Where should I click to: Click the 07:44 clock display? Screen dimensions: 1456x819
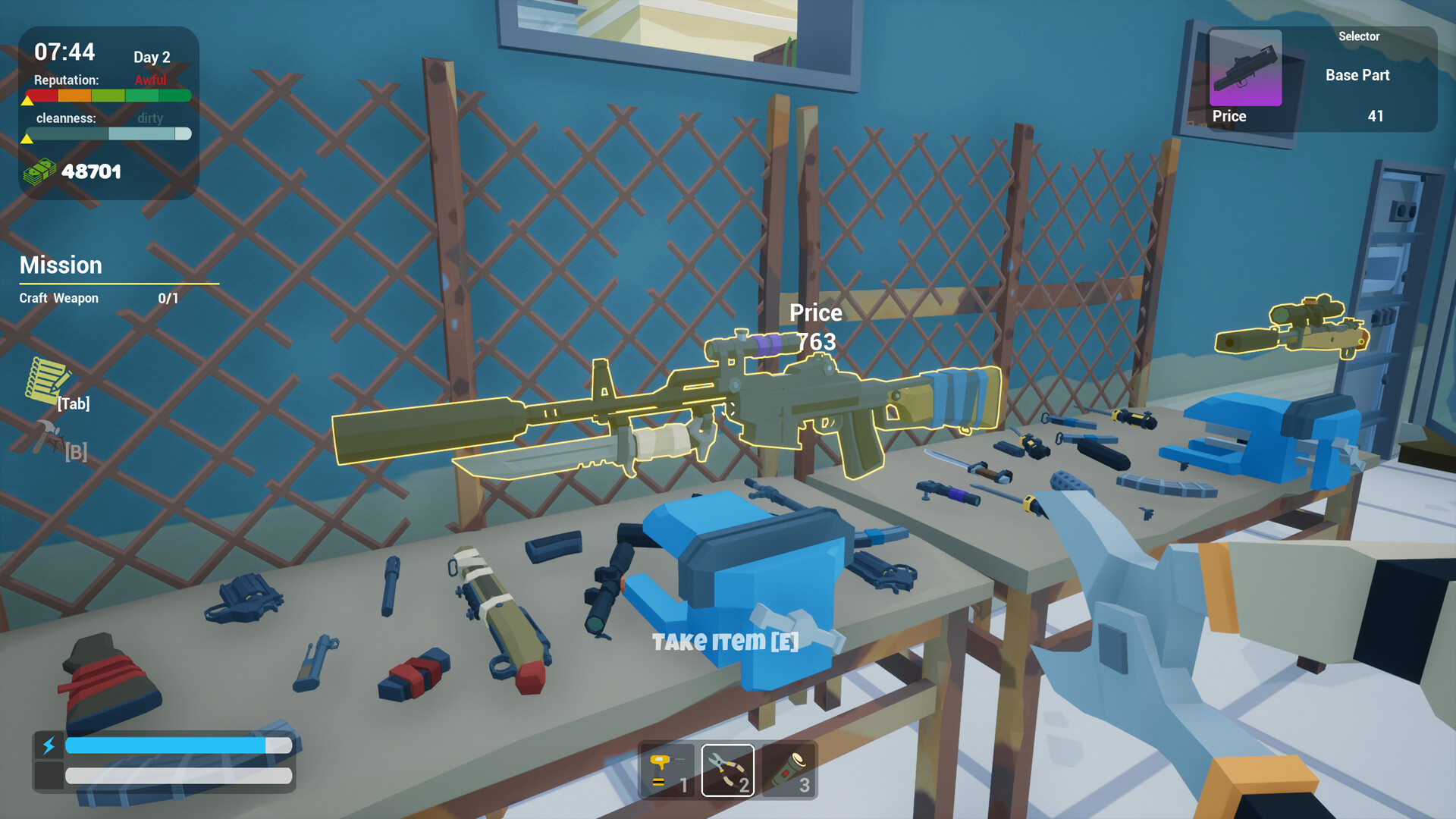pyautogui.click(x=65, y=52)
